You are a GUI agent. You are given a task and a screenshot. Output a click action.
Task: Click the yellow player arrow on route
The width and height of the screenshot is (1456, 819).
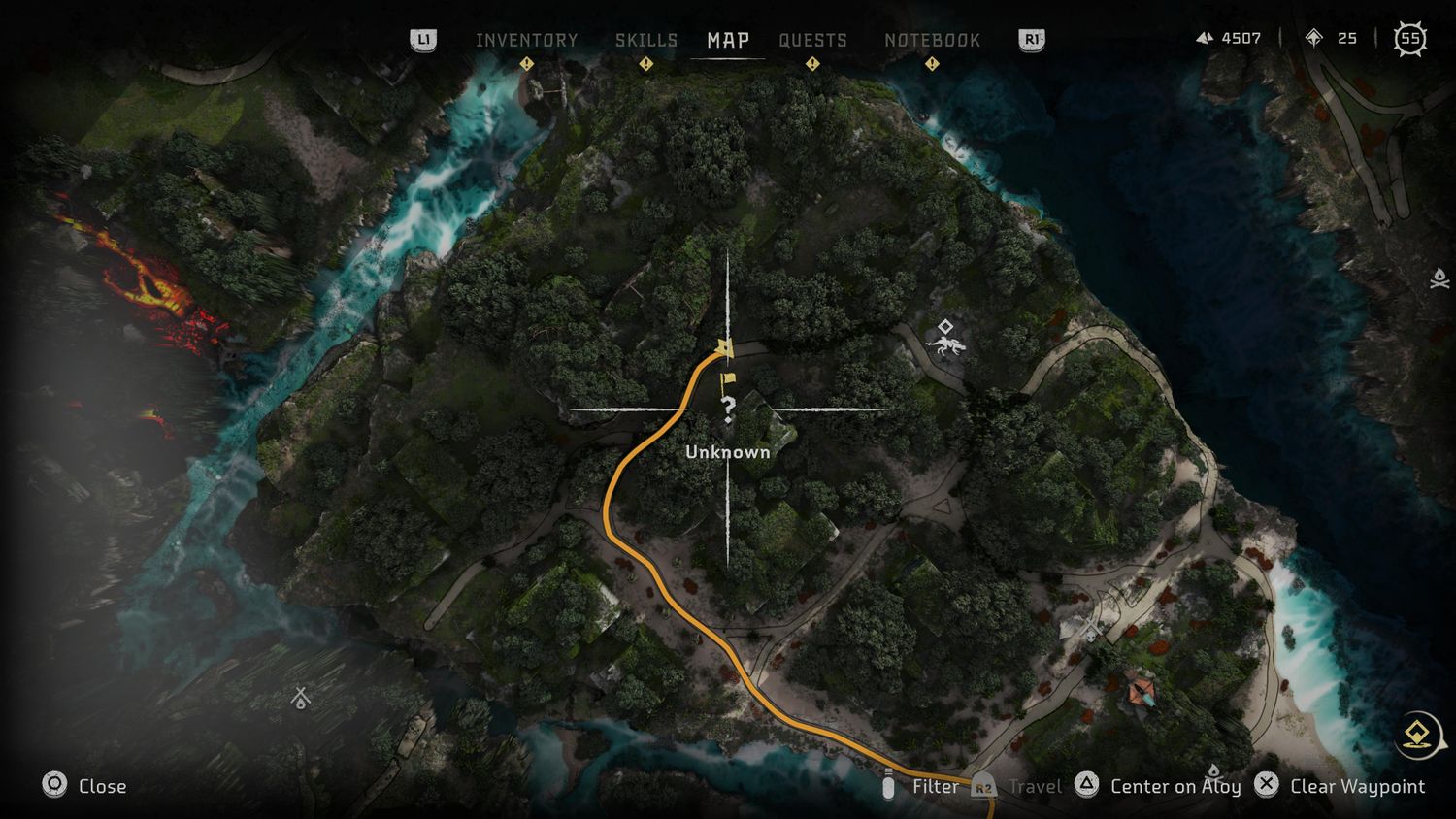[723, 347]
